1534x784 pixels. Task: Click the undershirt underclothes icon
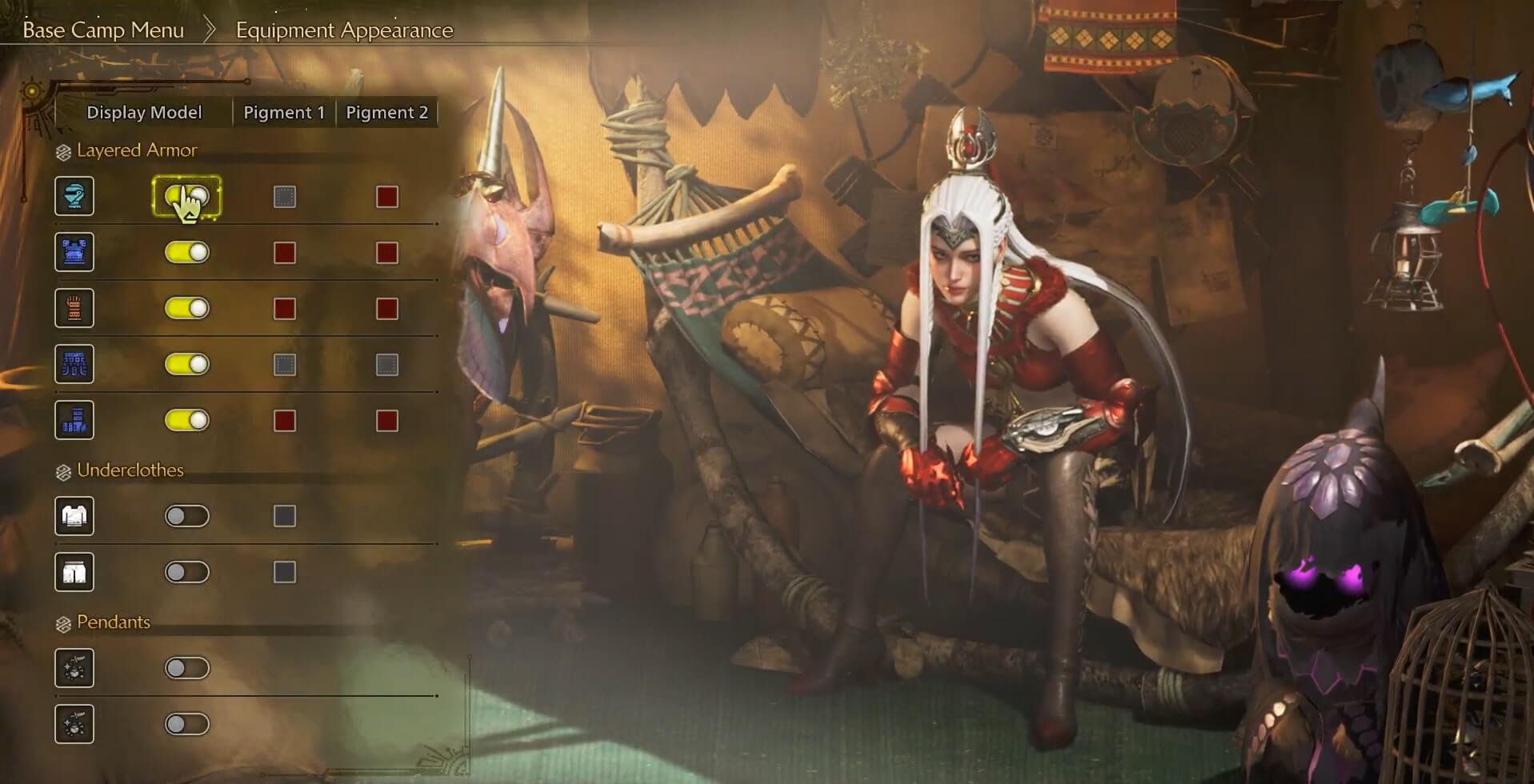[x=74, y=516]
